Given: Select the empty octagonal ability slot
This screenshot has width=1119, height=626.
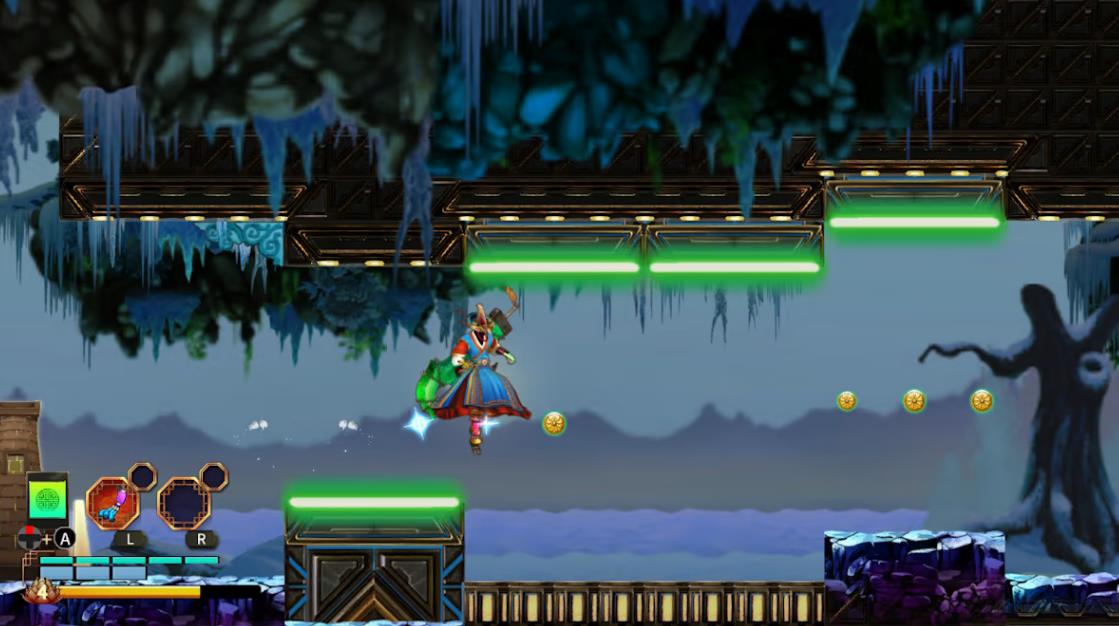Looking at the screenshot, I should [x=183, y=503].
